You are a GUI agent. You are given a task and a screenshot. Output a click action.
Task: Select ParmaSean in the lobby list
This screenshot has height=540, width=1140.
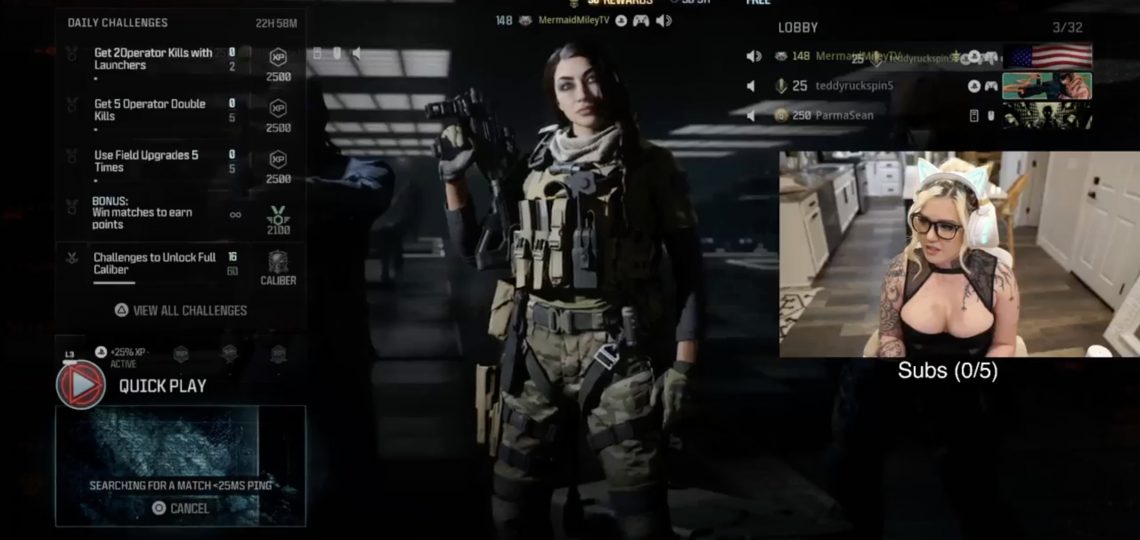pyautogui.click(x=845, y=115)
